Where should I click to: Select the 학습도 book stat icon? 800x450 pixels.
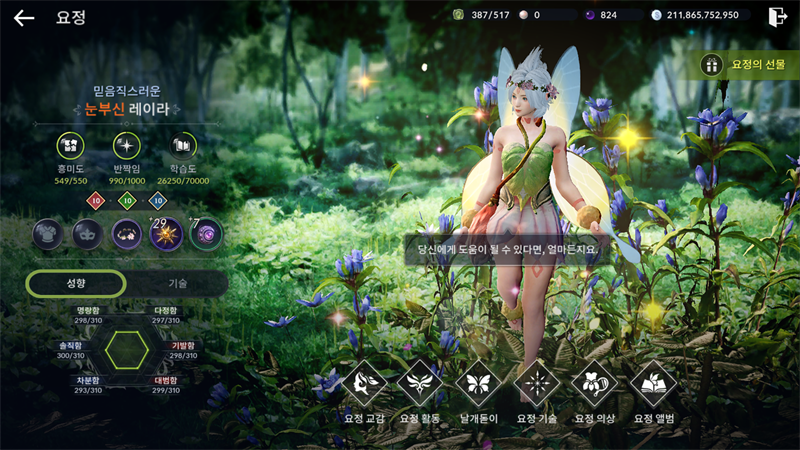pos(183,146)
